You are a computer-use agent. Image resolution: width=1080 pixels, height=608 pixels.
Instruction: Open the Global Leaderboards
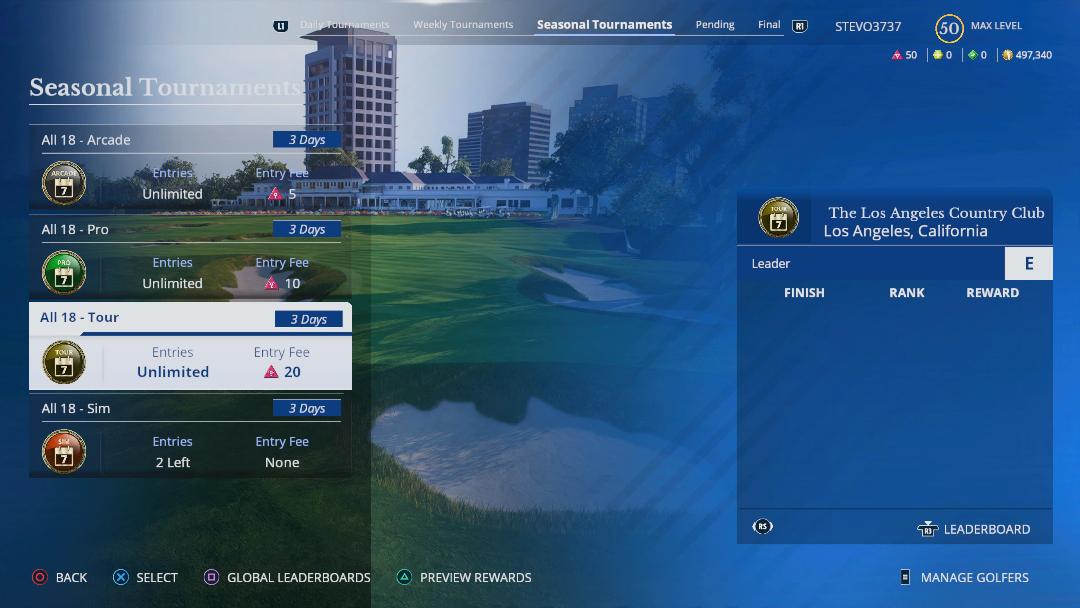pos(287,577)
